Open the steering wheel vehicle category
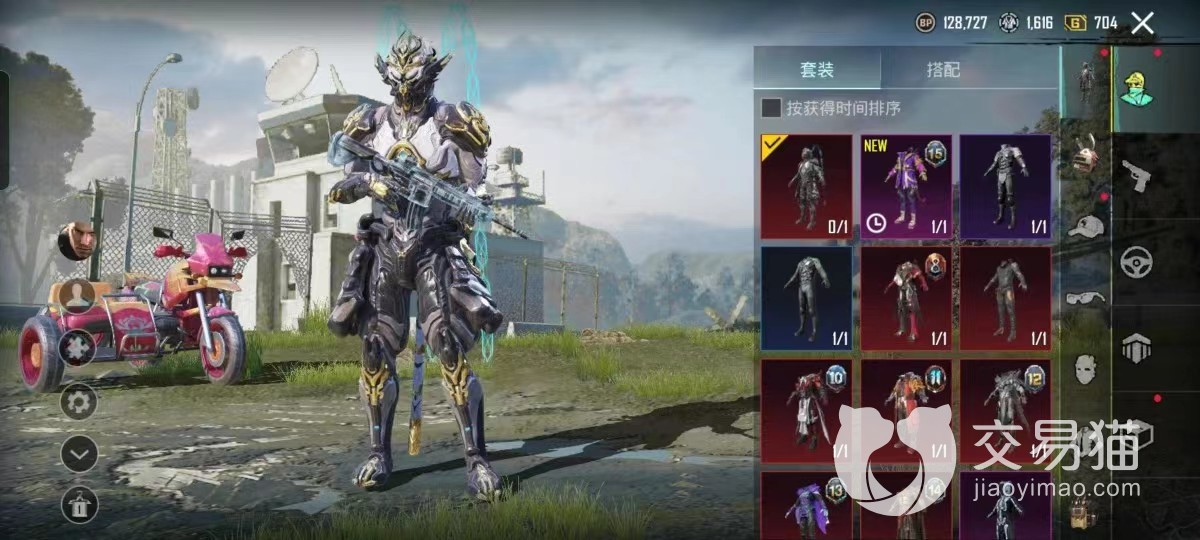This screenshot has height=540, width=1200. pyautogui.click(x=1136, y=261)
